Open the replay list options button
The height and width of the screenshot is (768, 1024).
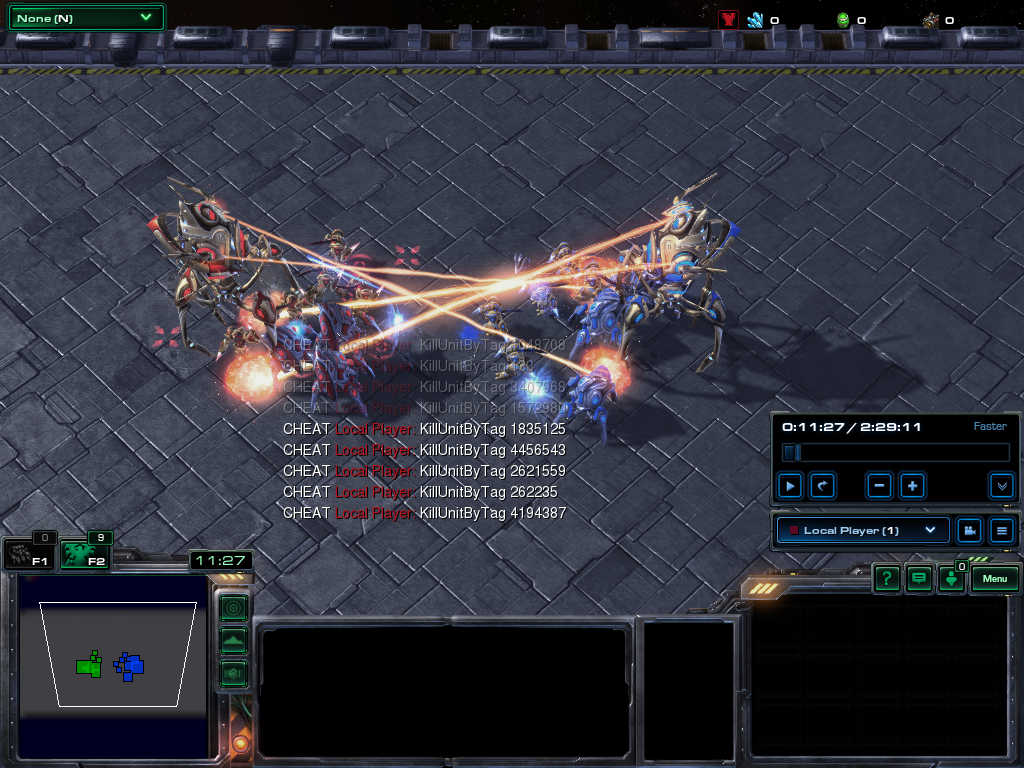pyautogui.click(x=1001, y=530)
